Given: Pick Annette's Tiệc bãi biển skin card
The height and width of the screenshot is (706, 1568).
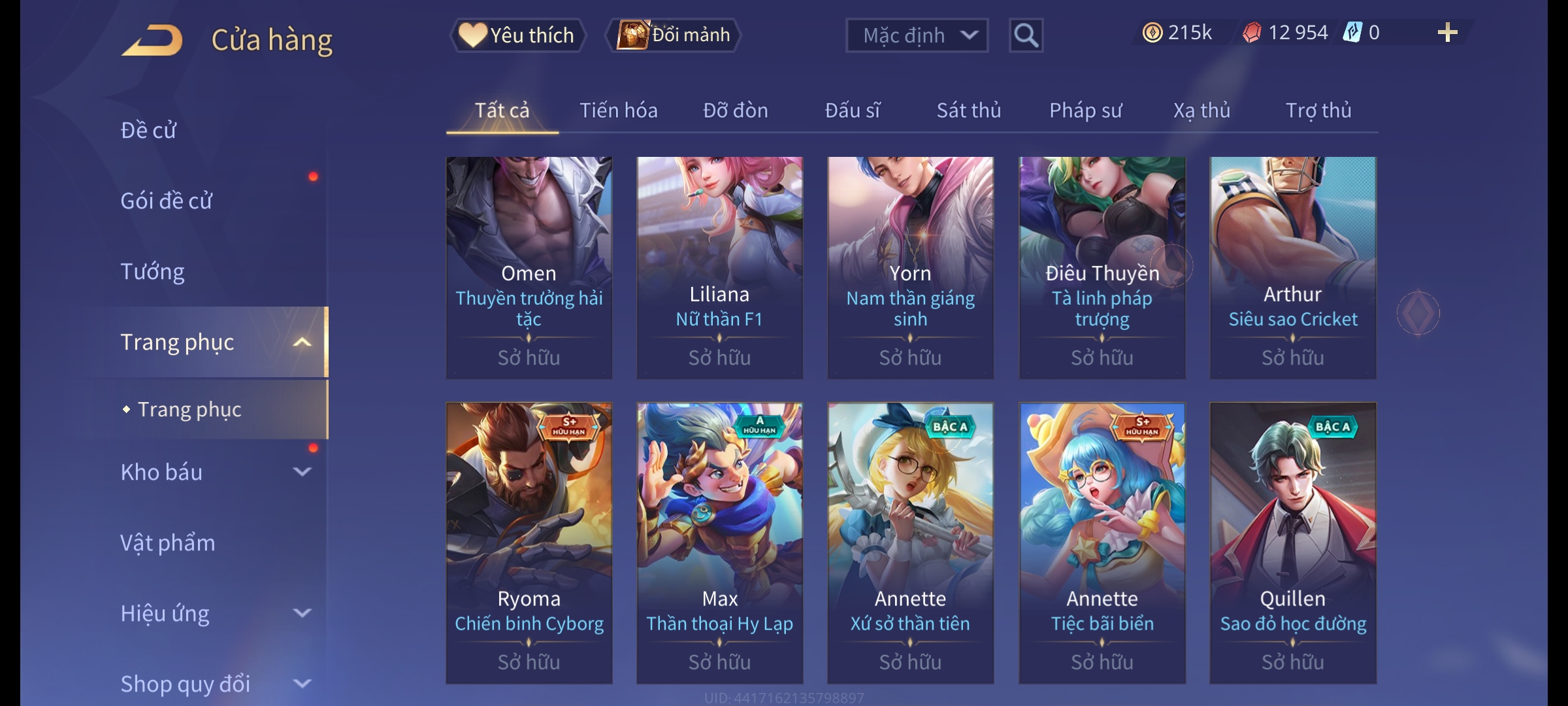Looking at the screenshot, I should 1102,543.
